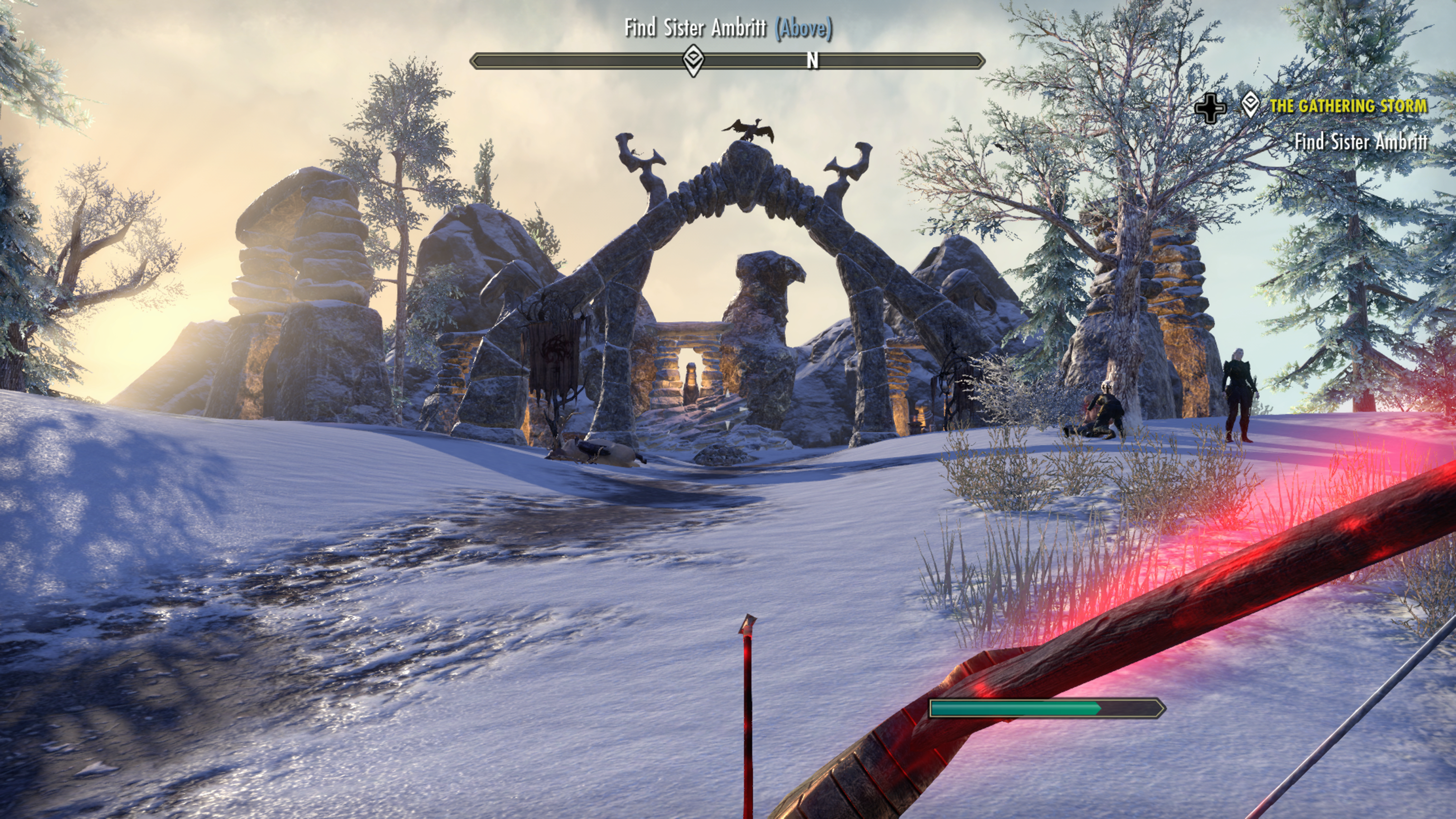The height and width of the screenshot is (819, 1456).
Task: Select the Find Sister Ambritt tracker objective
Action: (1360, 141)
